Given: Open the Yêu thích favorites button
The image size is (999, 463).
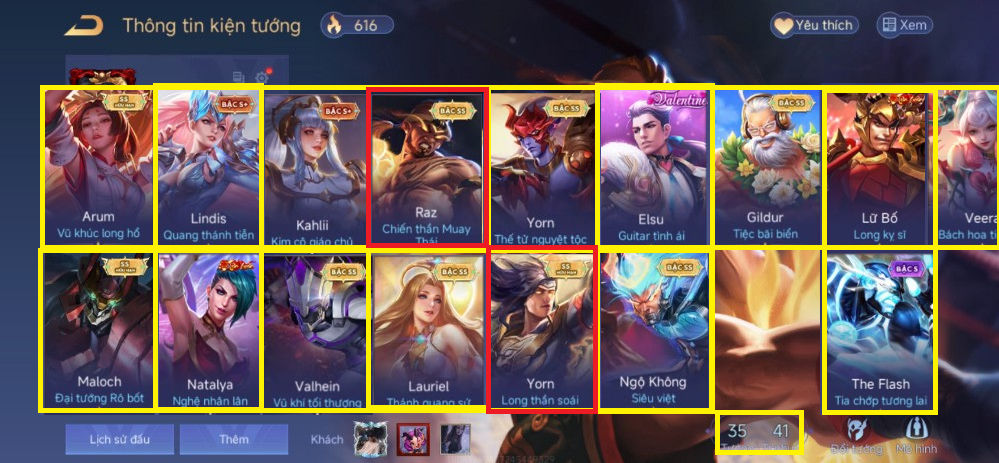Looking at the screenshot, I should 812,26.
